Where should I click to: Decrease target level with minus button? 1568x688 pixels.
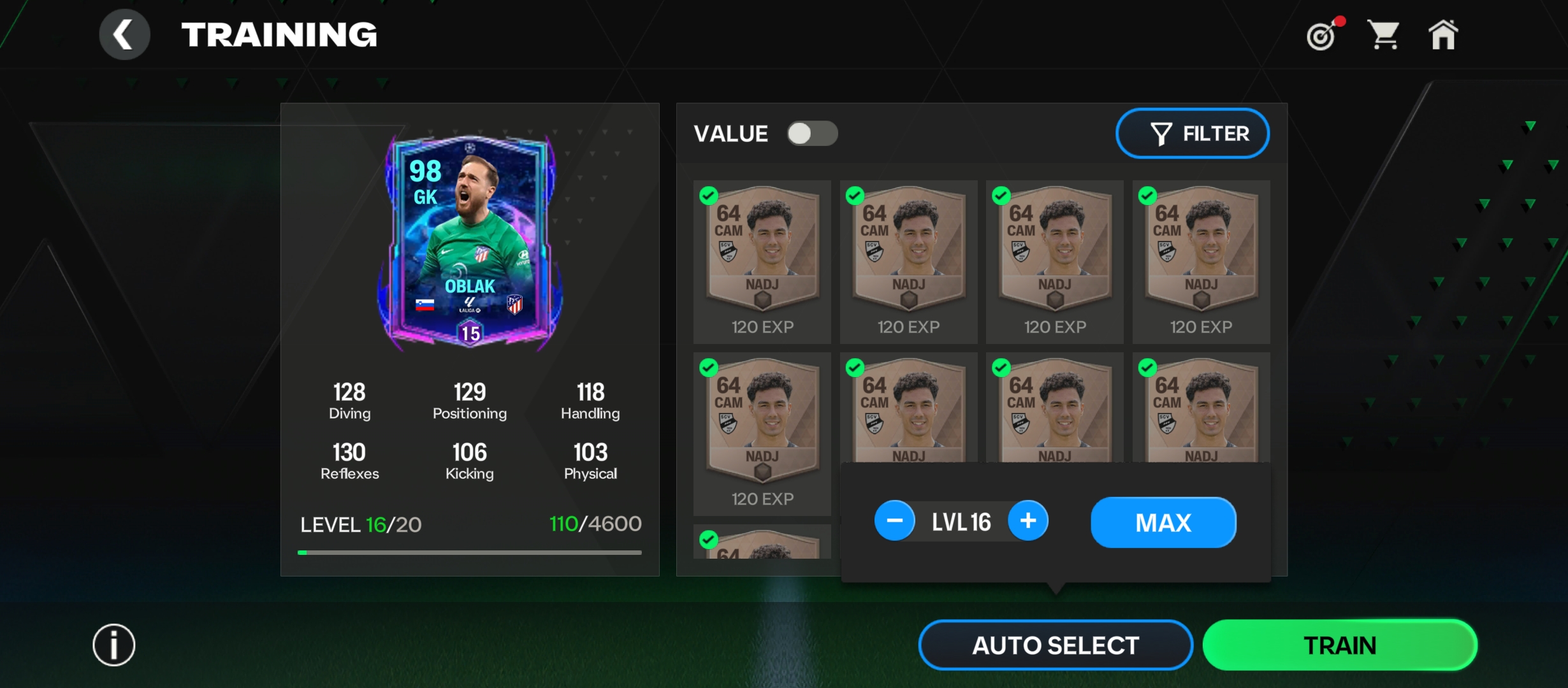click(894, 521)
